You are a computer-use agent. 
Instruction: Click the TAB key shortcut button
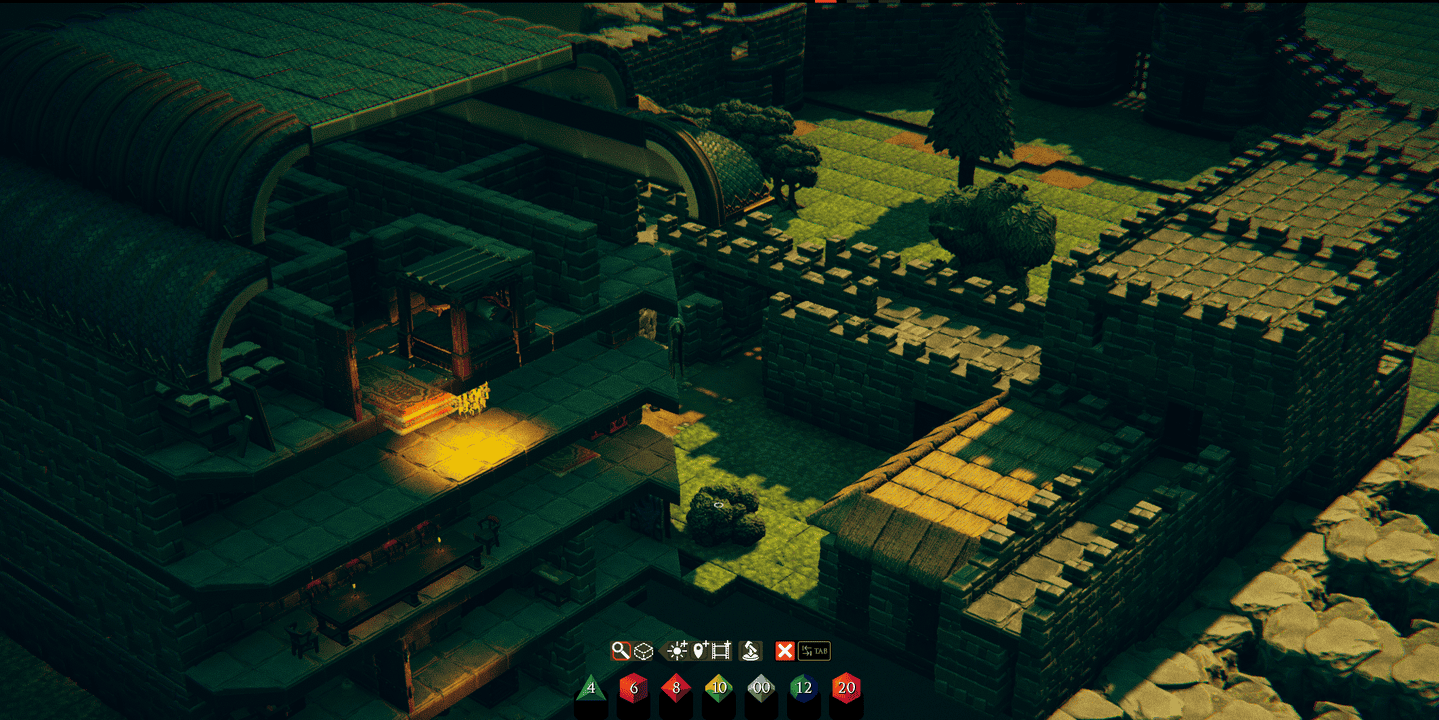pyautogui.click(x=814, y=650)
